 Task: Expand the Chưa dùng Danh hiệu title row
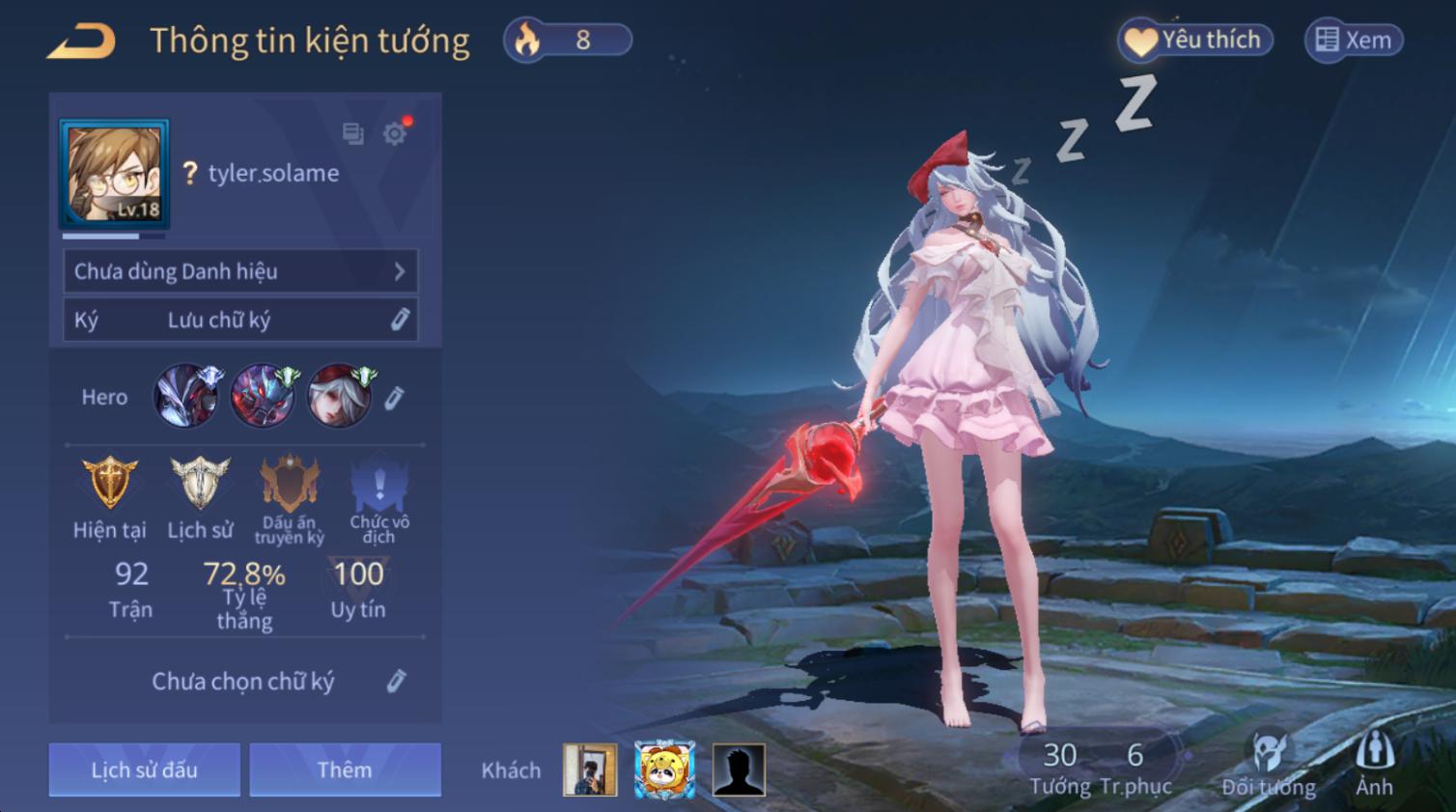click(240, 271)
